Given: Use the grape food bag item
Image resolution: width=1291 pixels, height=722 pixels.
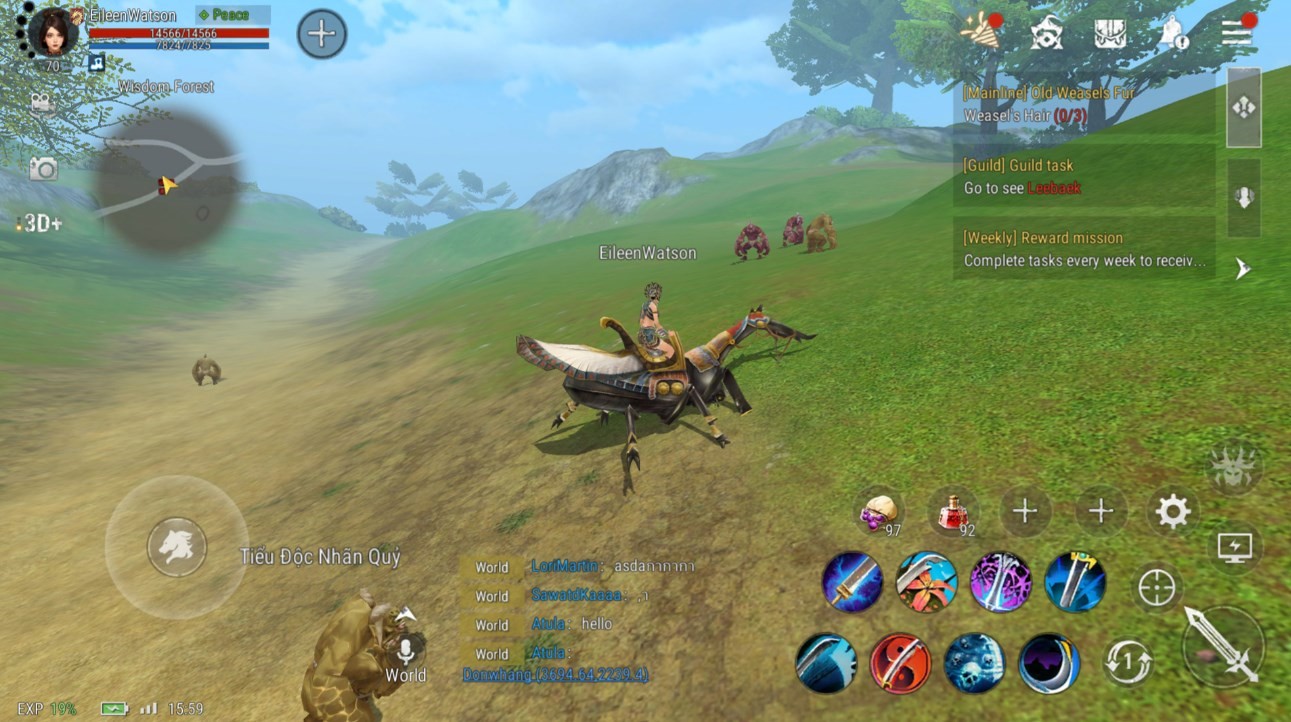Looking at the screenshot, I should coord(878,512).
